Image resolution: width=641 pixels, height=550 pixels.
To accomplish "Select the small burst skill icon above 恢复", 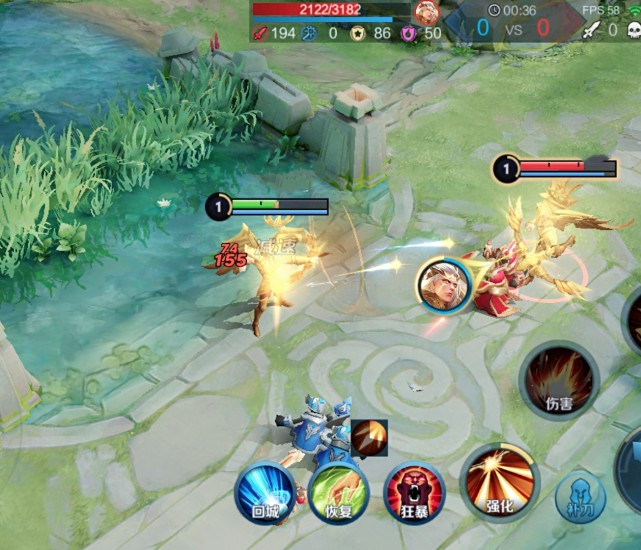I will pyautogui.click(x=368, y=438).
